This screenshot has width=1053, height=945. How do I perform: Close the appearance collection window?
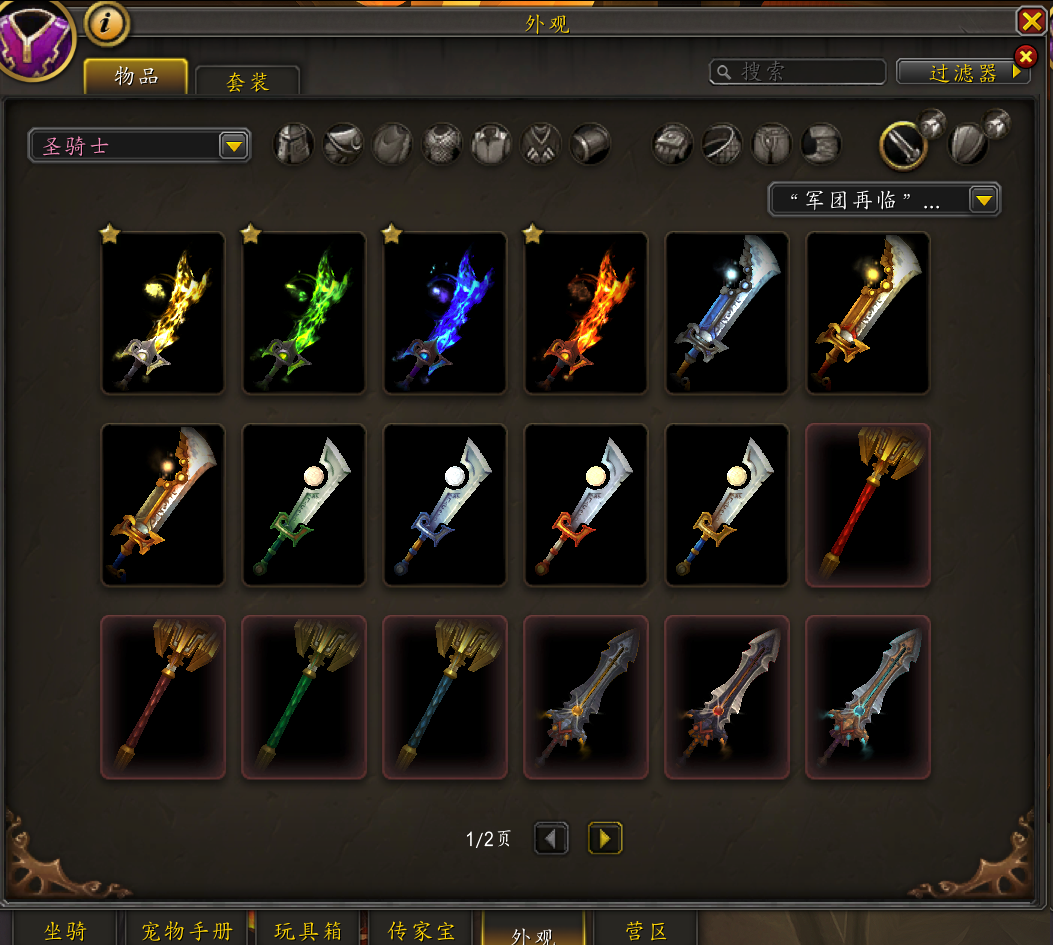click(1031, 21)
